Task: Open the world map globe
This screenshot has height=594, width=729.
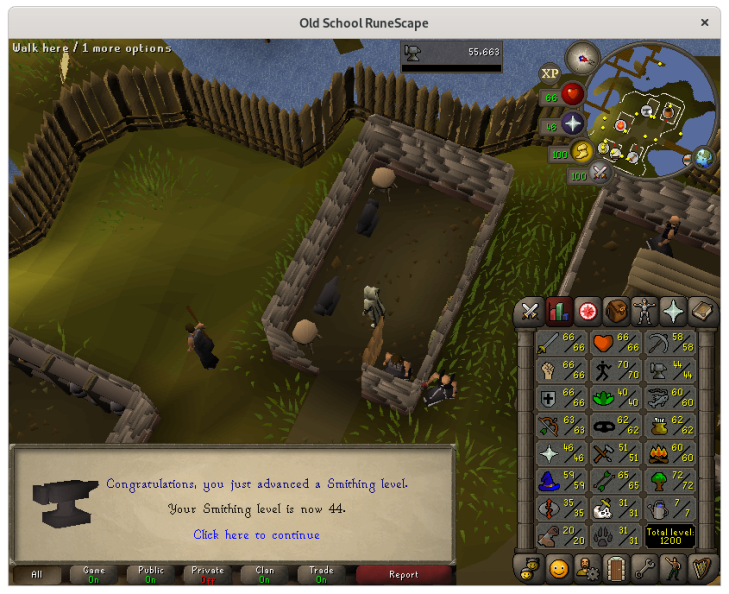Action: [x=705, y=158]
